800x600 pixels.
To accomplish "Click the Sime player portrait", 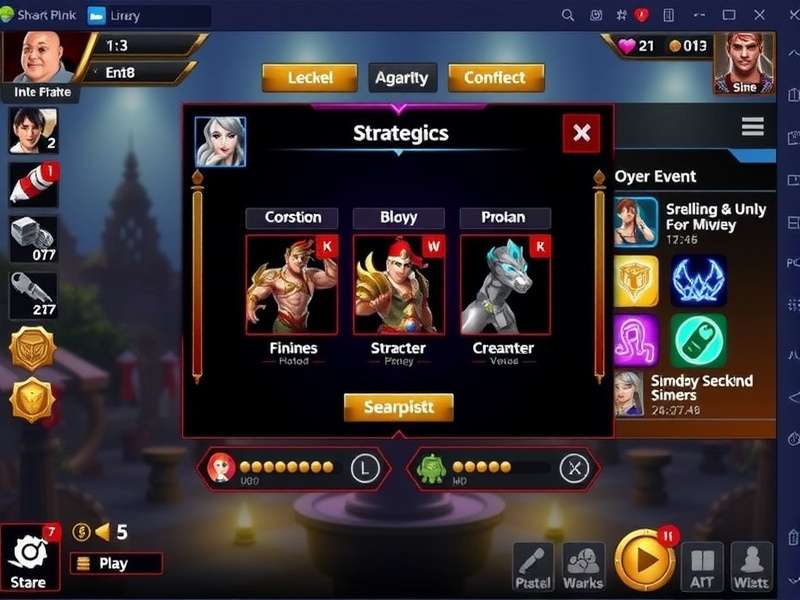I will [743, 62].
